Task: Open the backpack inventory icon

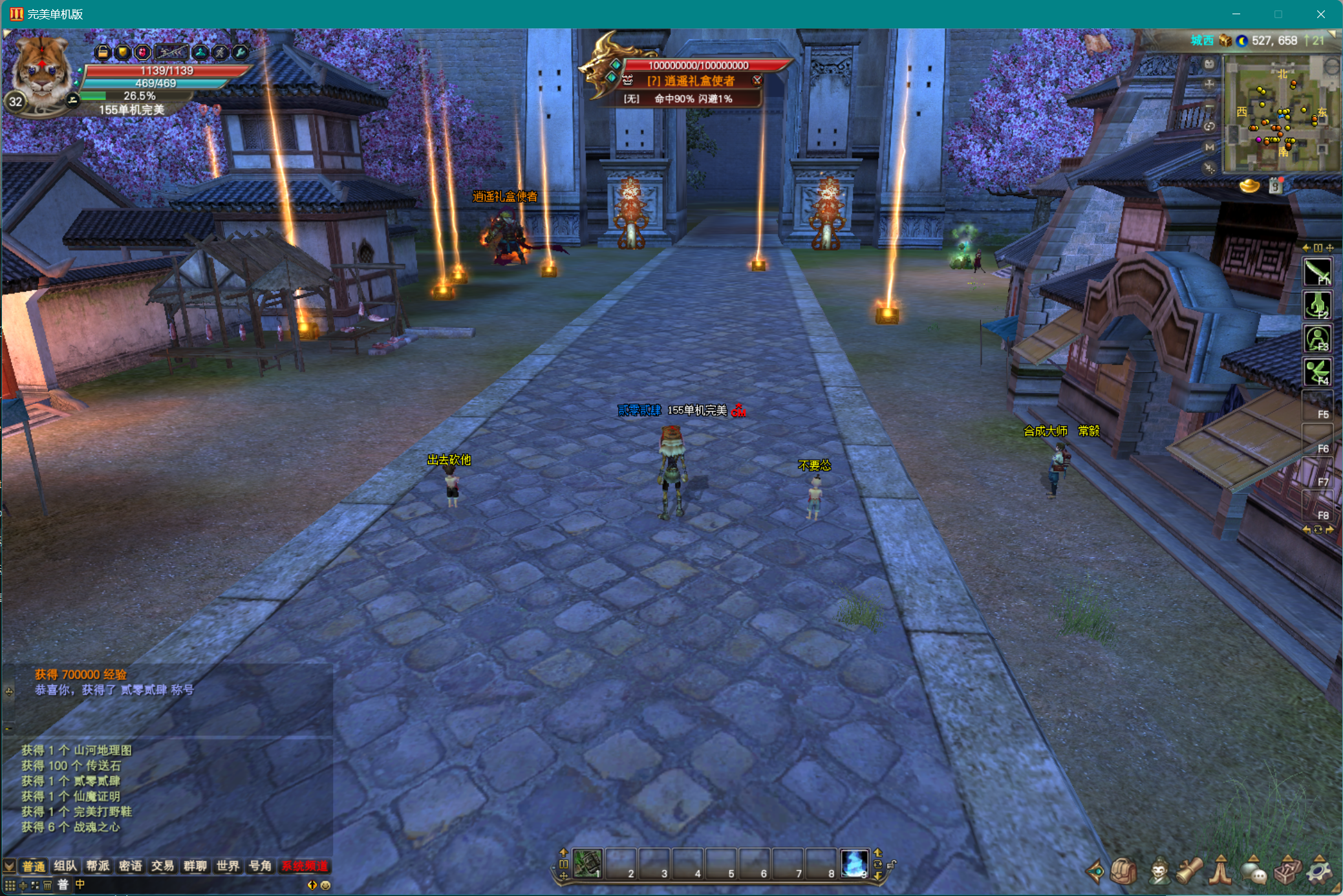Action: [1124, 871]
